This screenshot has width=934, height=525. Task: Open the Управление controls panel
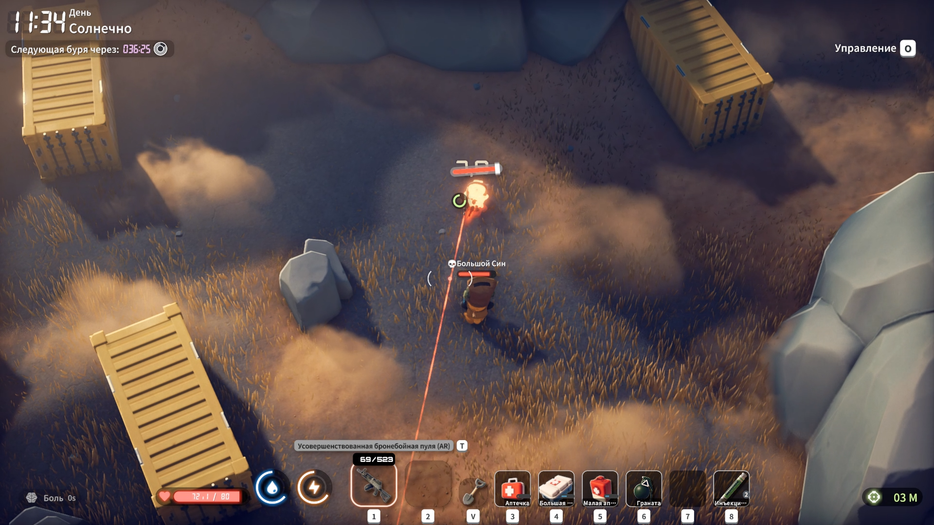[x=875, y=48]
